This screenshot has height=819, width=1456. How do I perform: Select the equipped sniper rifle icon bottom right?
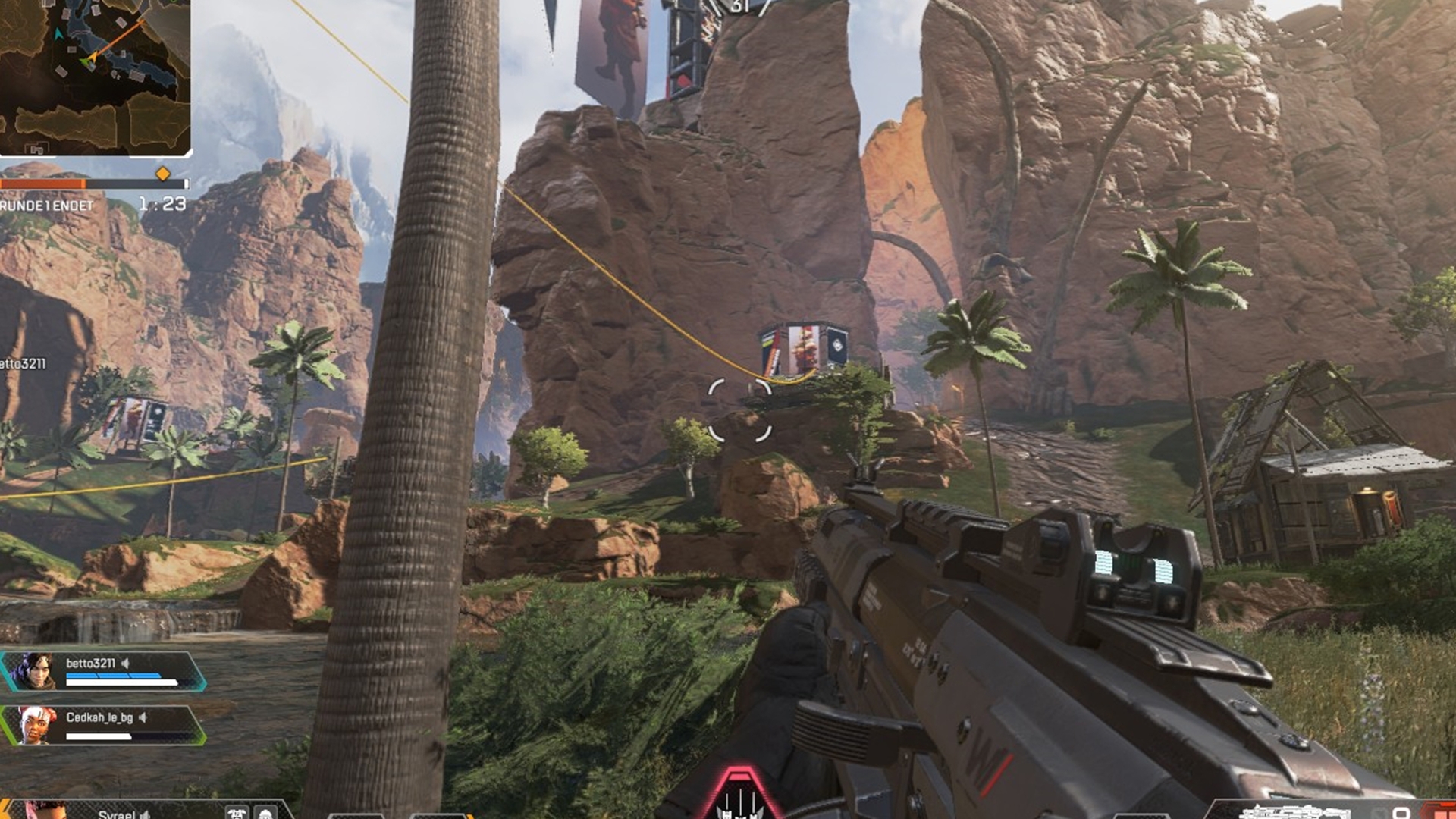[1297, 813]
